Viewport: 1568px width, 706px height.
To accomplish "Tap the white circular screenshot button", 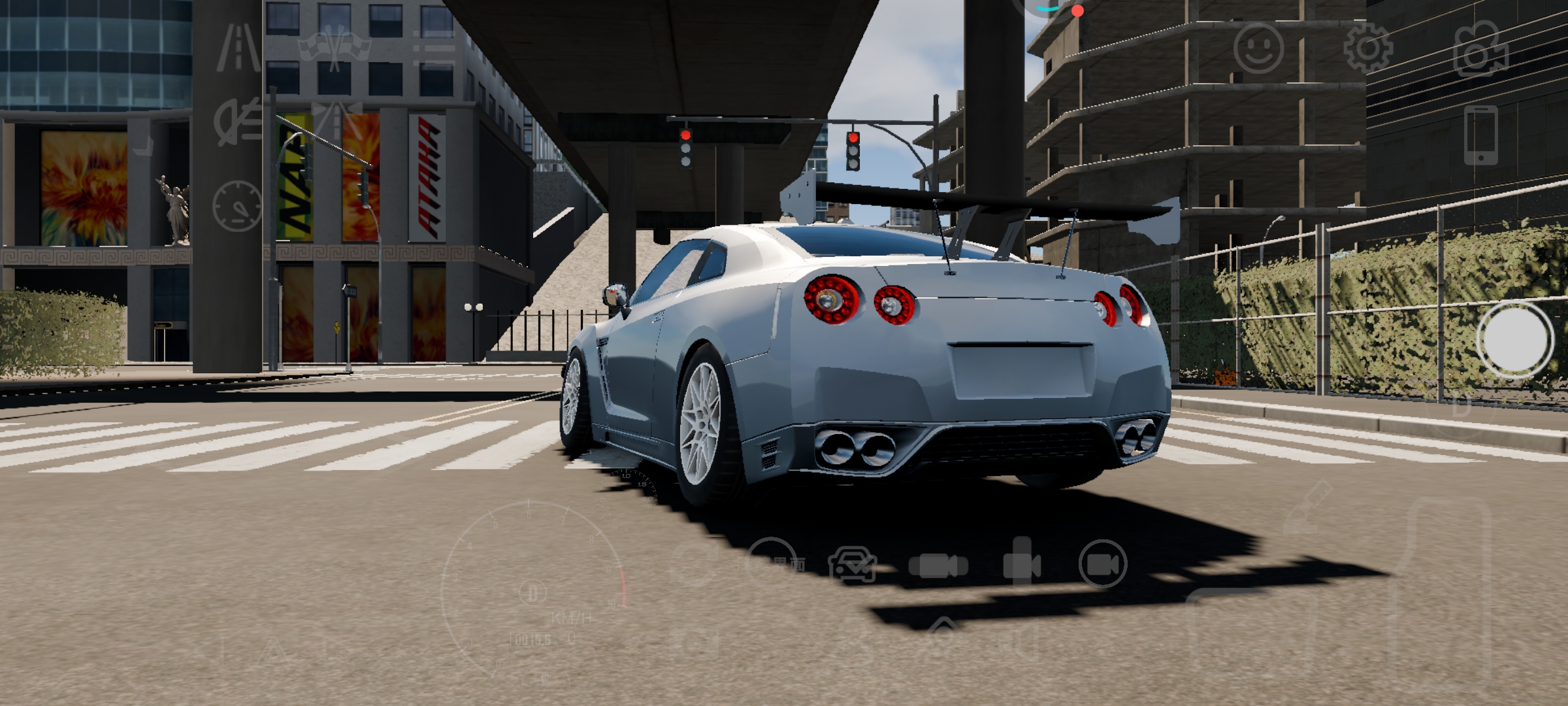I will point(1515,340).
